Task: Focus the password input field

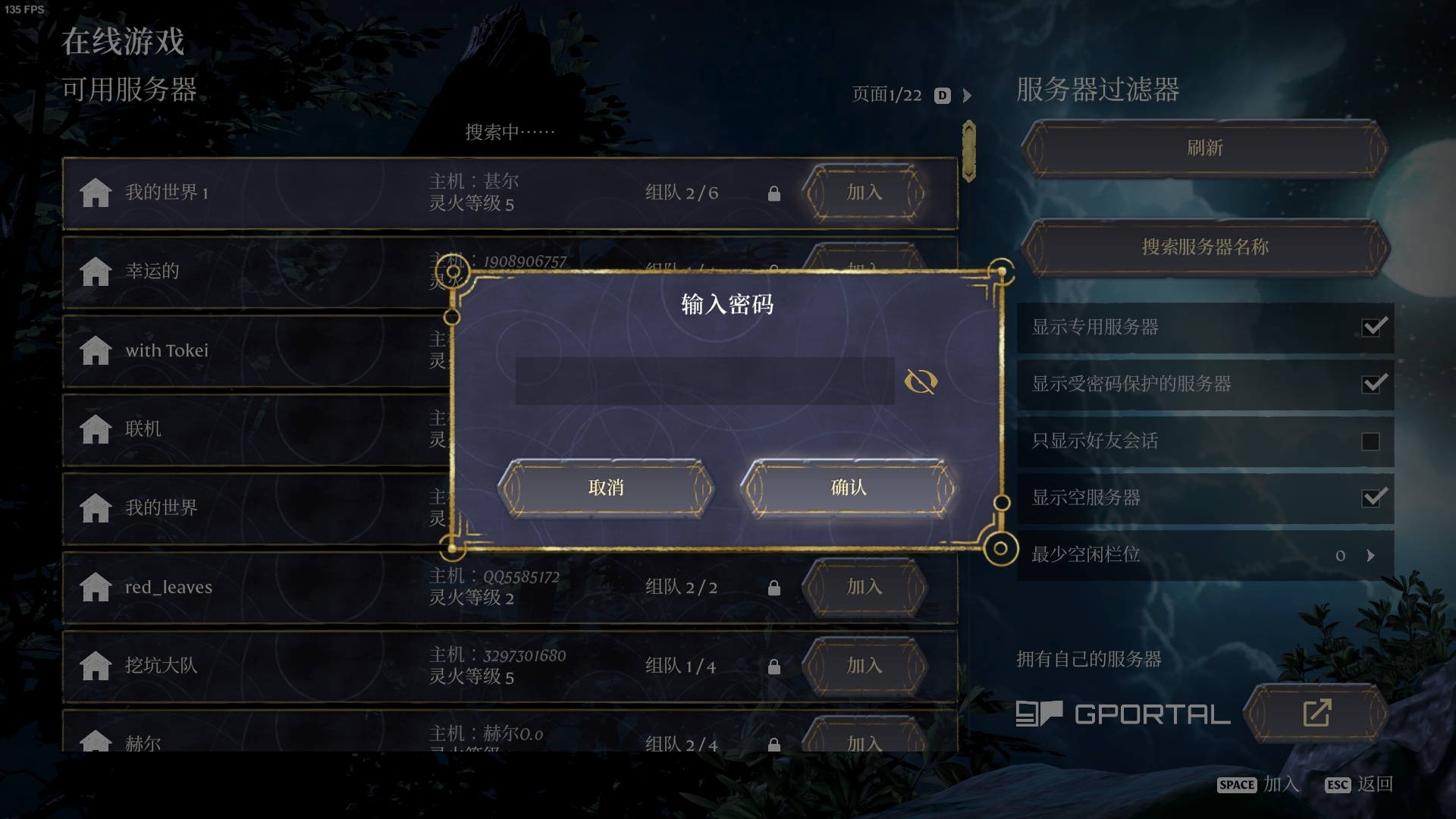Action: (x=704, y=381)
